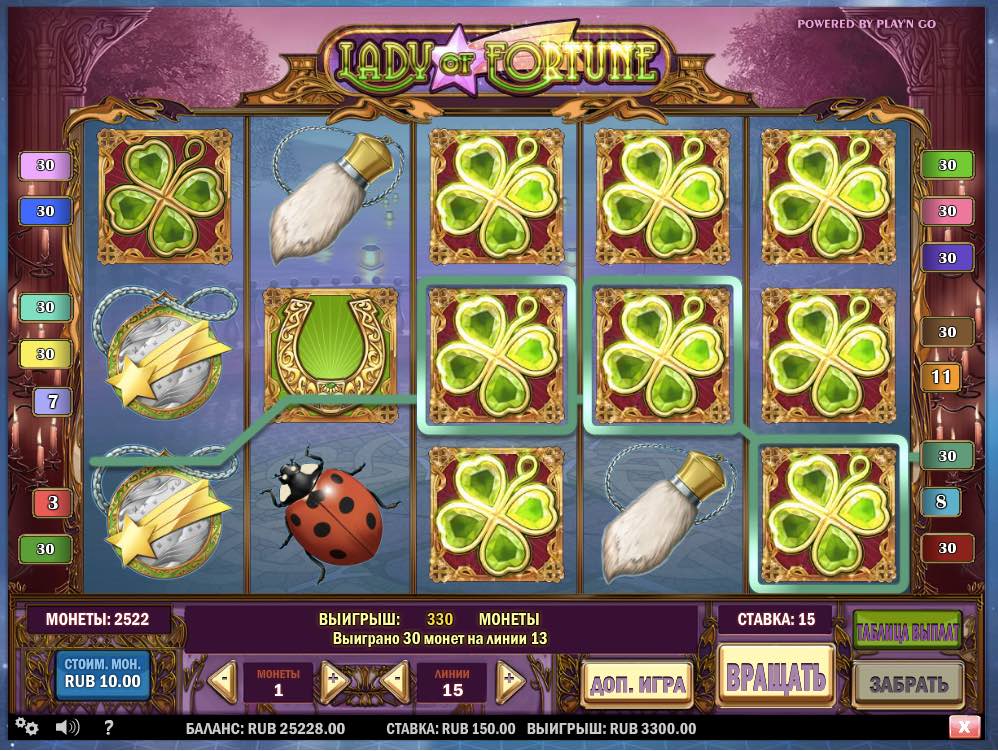
Task: Toggle the sound speaker icon
Action: 67,727
